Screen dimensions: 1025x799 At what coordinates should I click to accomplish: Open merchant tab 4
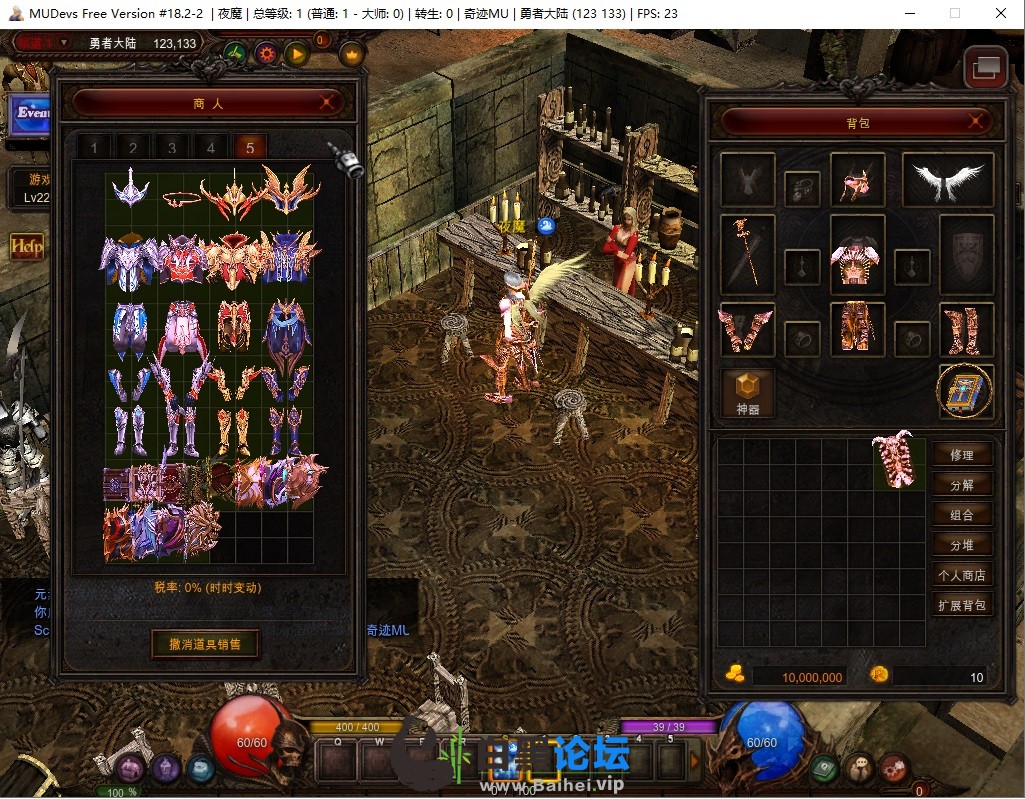(x=211, y=148)
